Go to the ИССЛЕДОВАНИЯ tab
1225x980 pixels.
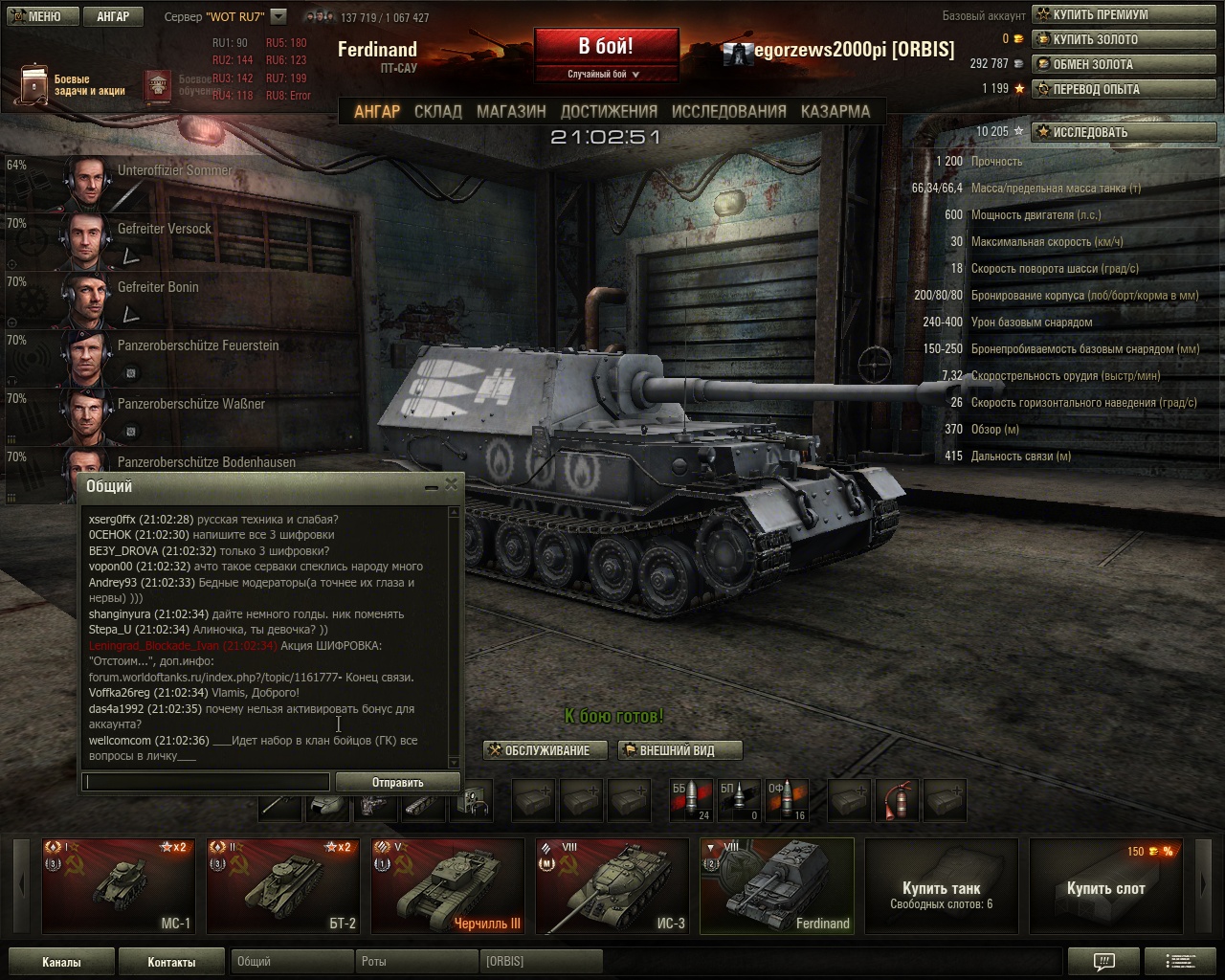728,111
